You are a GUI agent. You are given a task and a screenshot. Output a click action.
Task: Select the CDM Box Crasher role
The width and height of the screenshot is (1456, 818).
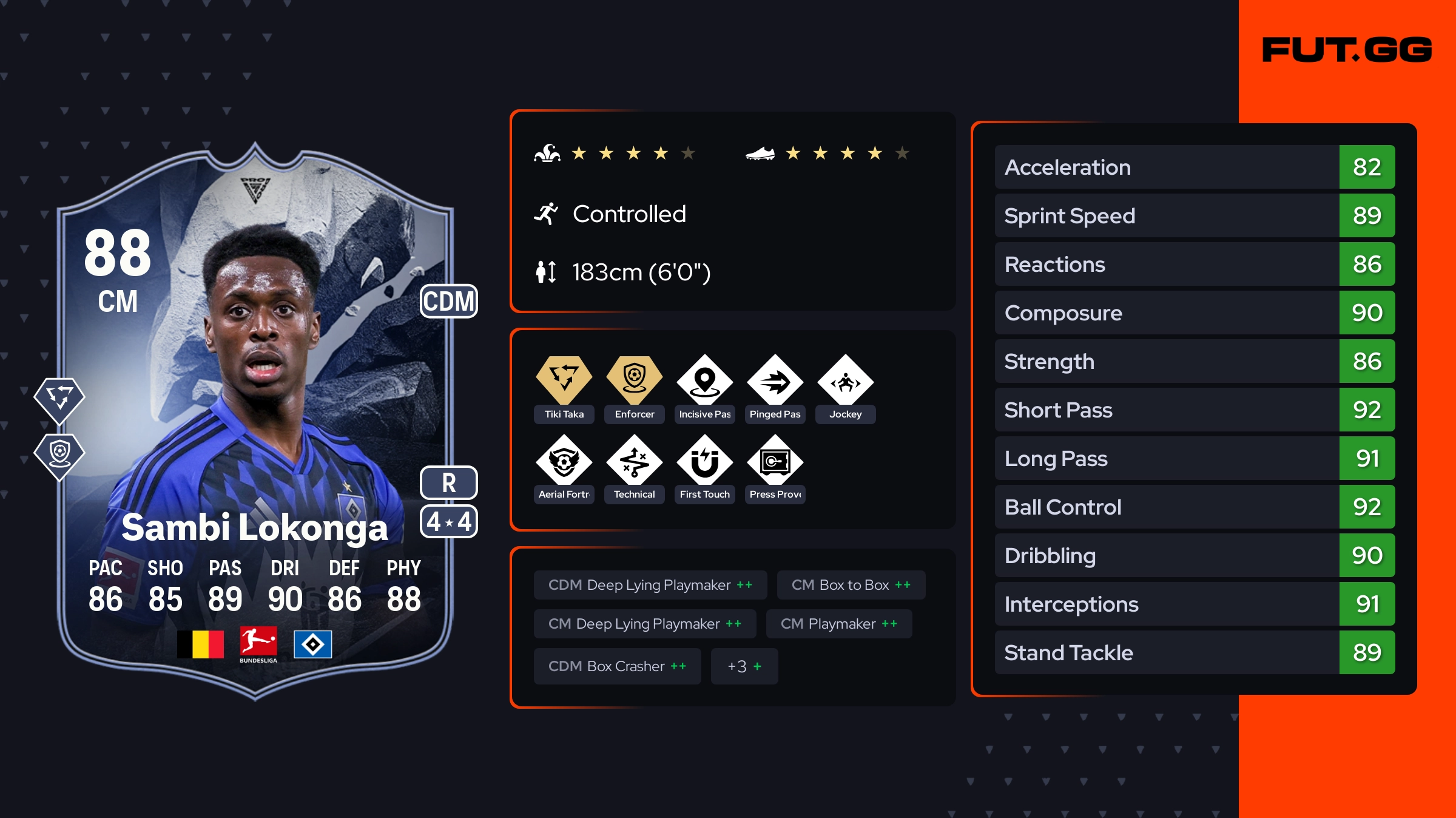click(618, 666)
